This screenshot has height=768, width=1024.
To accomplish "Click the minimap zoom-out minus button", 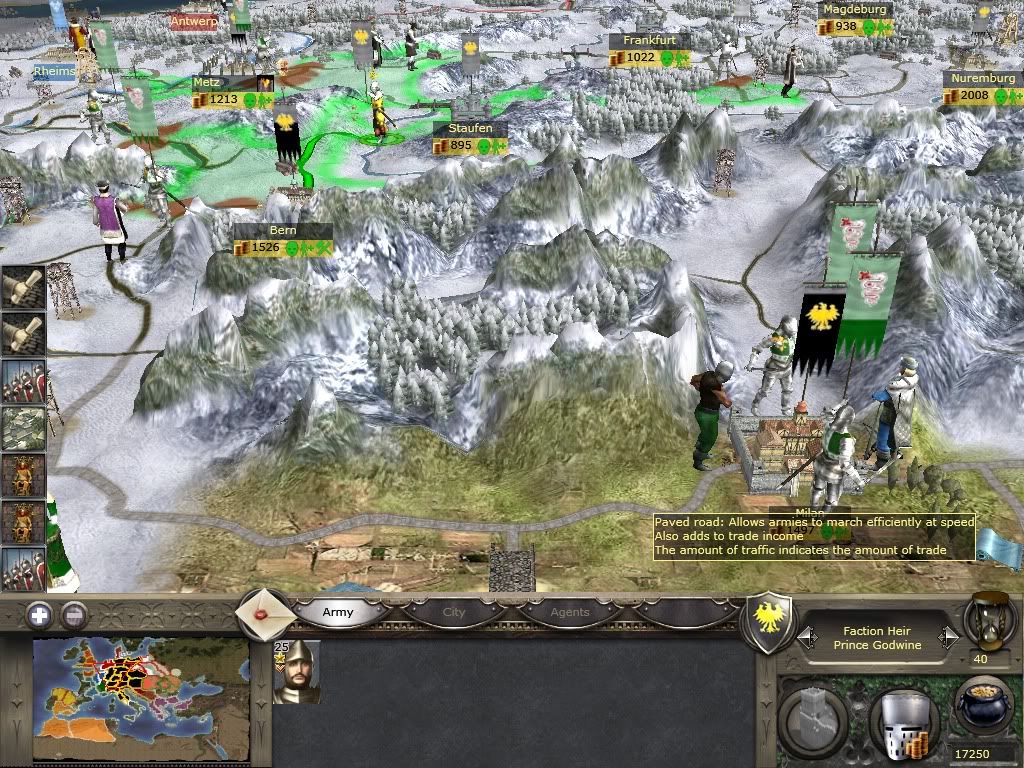I will click(x=73, y=615).
